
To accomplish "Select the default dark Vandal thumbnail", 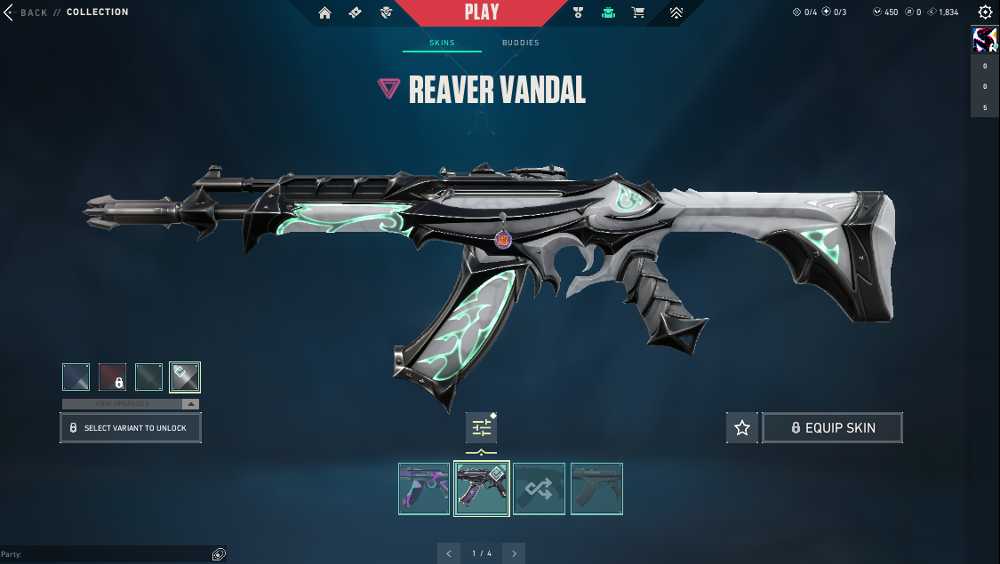I will [x=596, y=488].
